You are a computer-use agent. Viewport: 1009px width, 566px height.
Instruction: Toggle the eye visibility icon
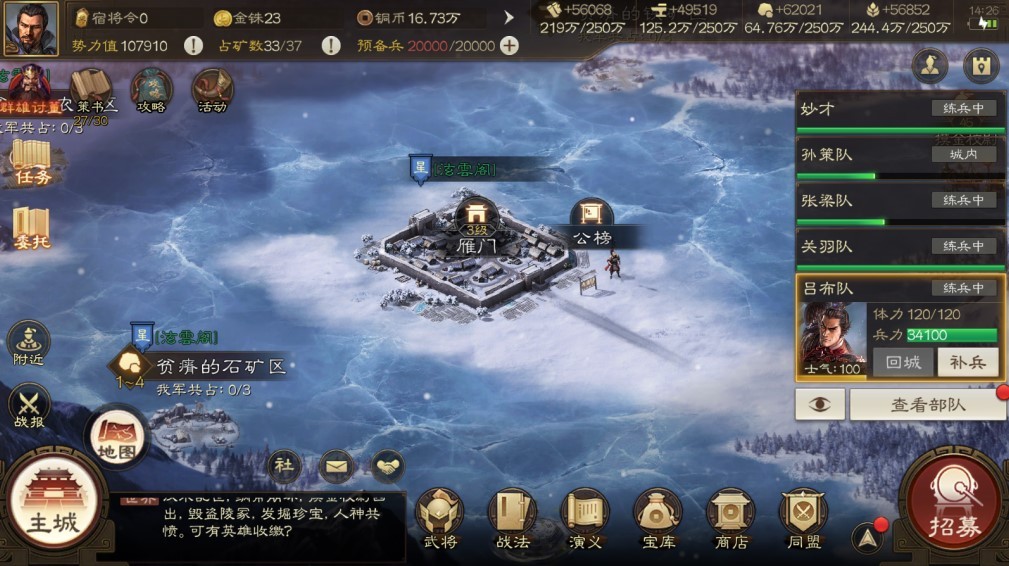(x=820, y=404)
